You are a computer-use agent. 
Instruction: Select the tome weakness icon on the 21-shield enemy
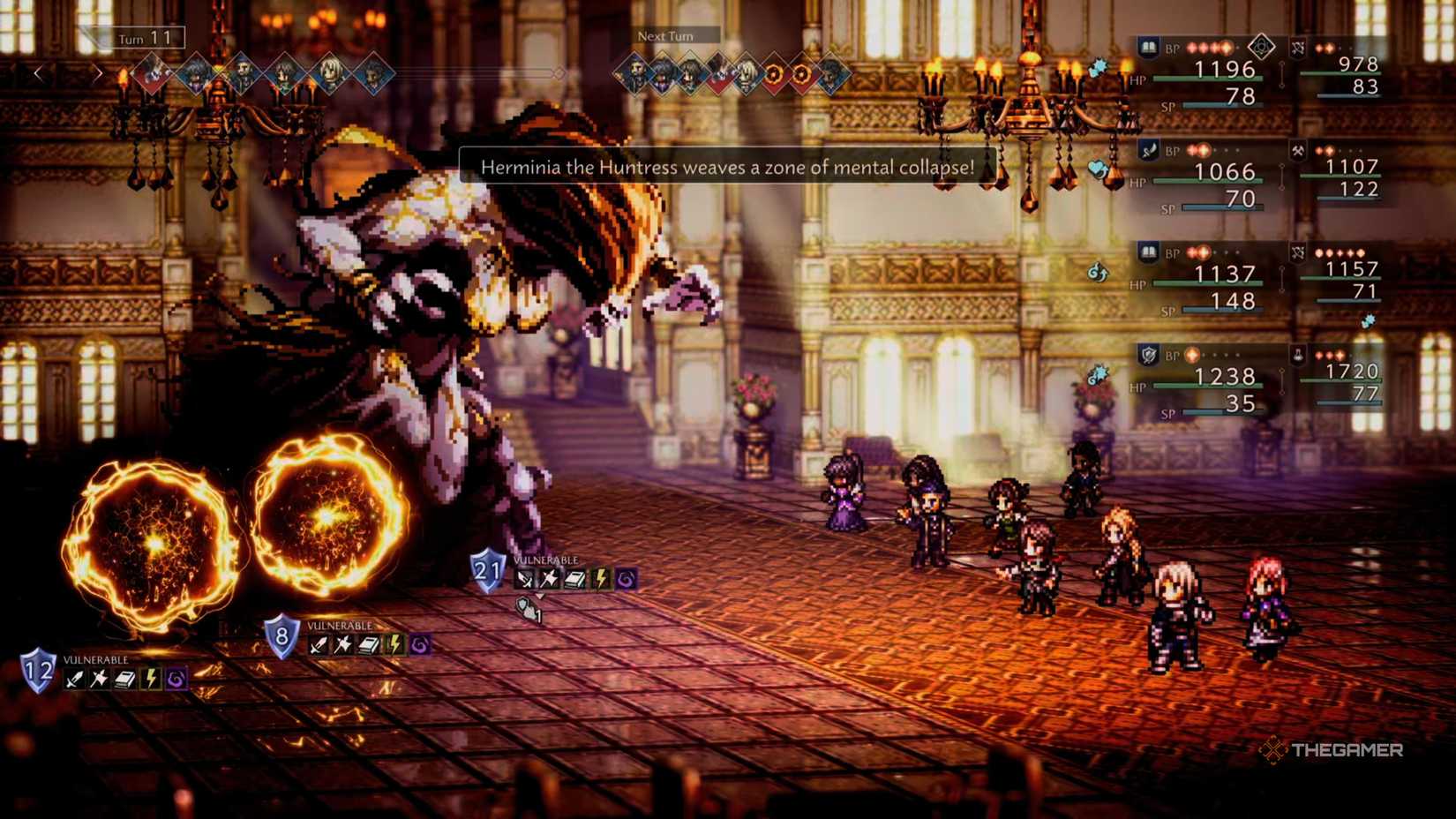(x=574, y=578)
